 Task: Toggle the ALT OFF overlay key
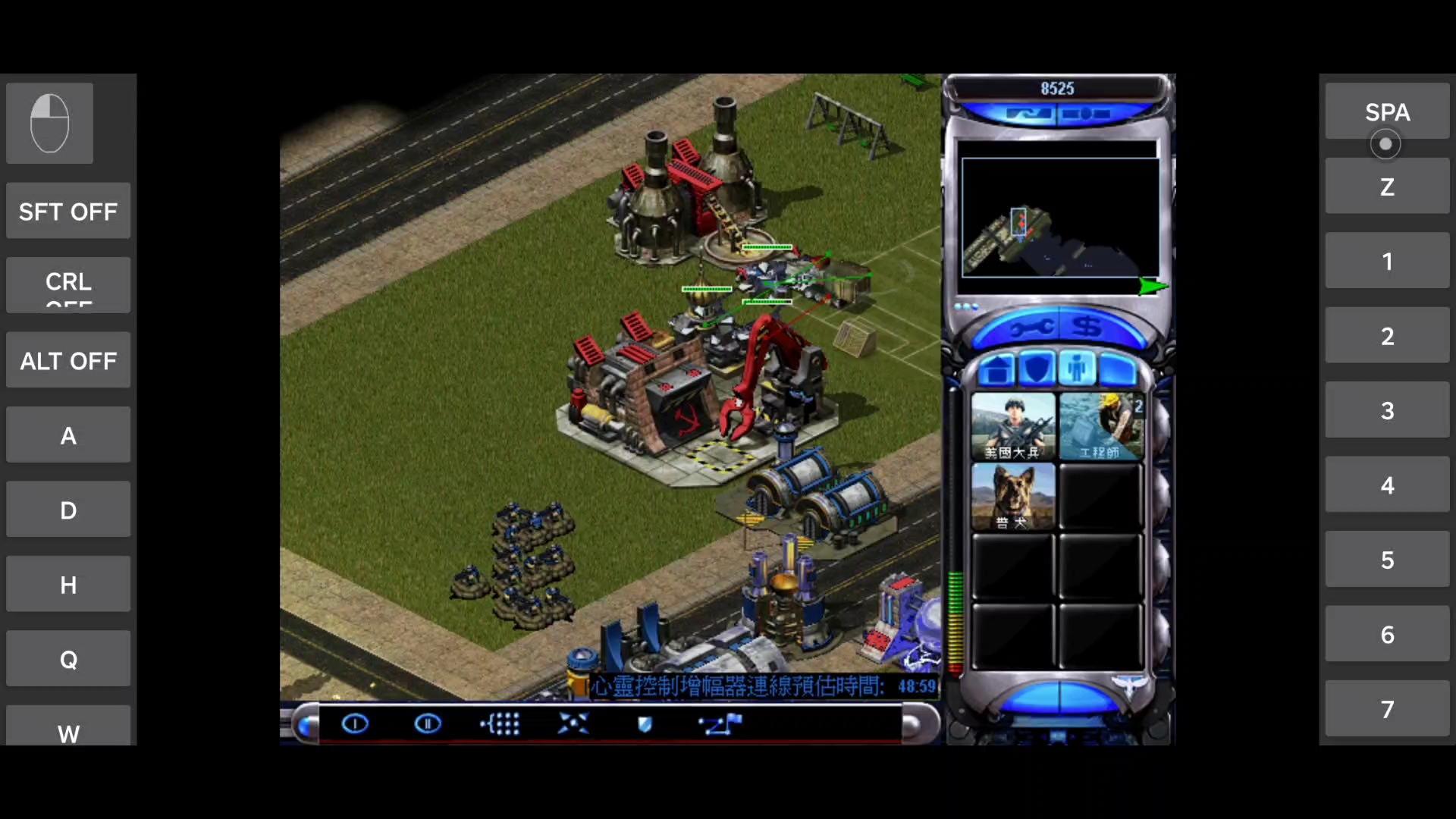(68, 361)
